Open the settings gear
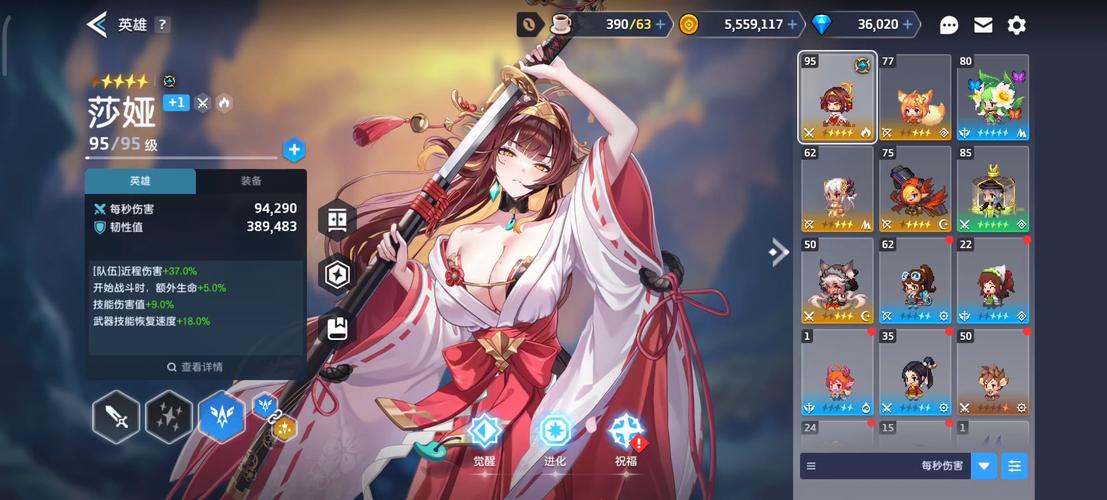The height and width of the screenshot is (500, 1107). point(1017,25)
